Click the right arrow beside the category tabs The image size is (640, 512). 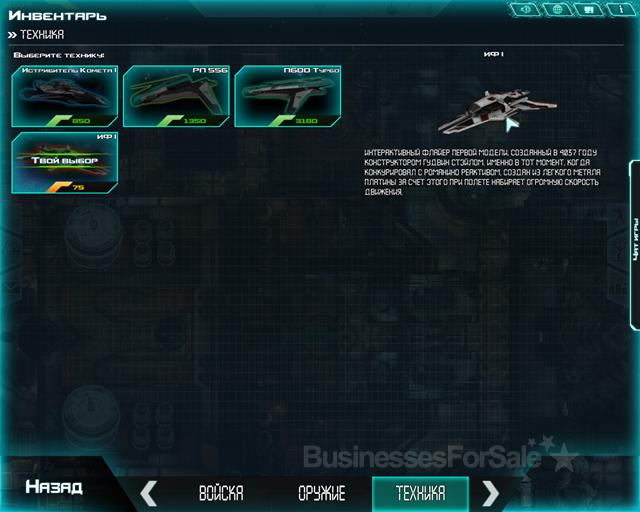coord(491,492)
